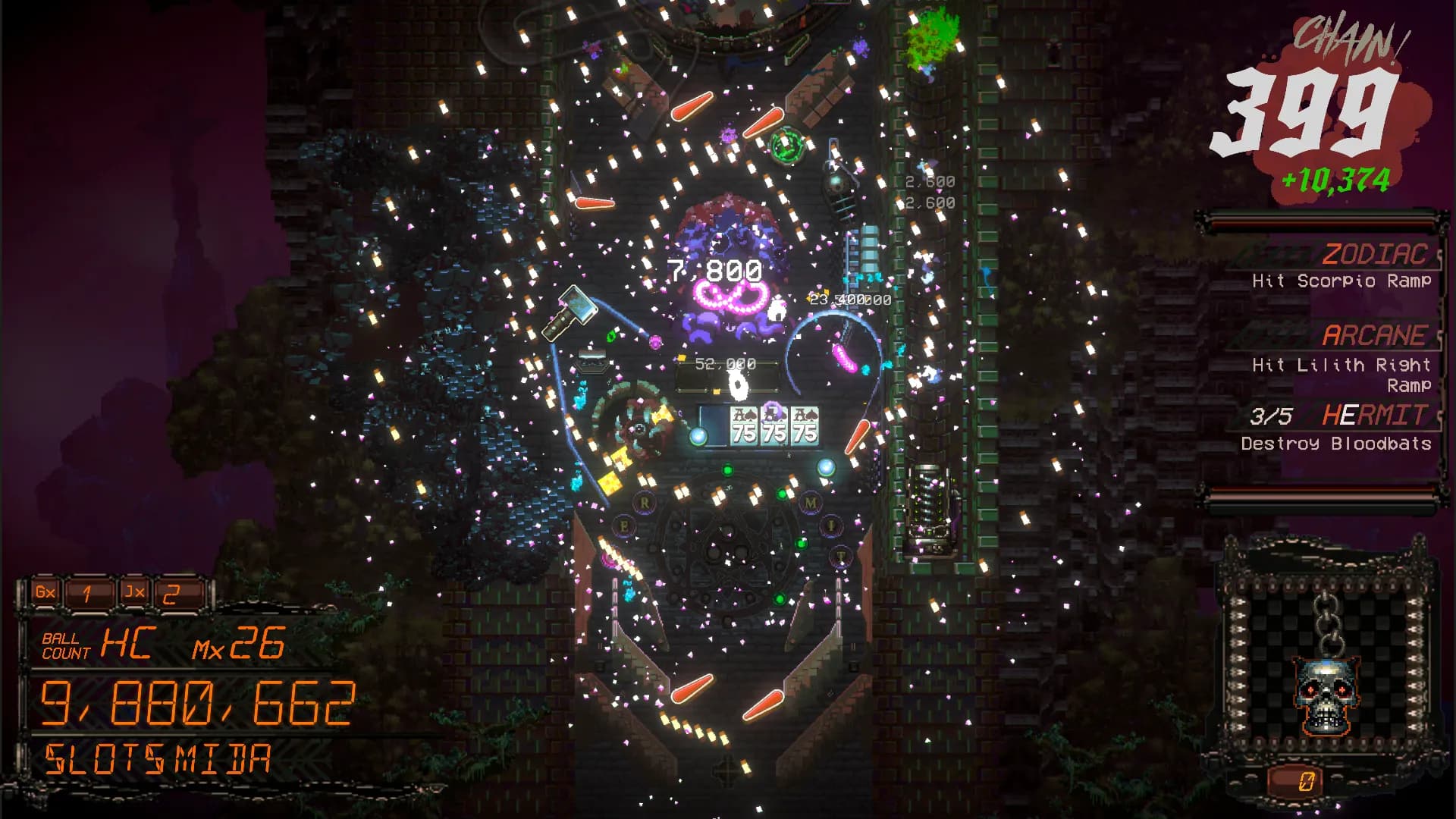The image size is (1456, 819).
Task: Toggle the T rollover light
Action: (842, 557)
